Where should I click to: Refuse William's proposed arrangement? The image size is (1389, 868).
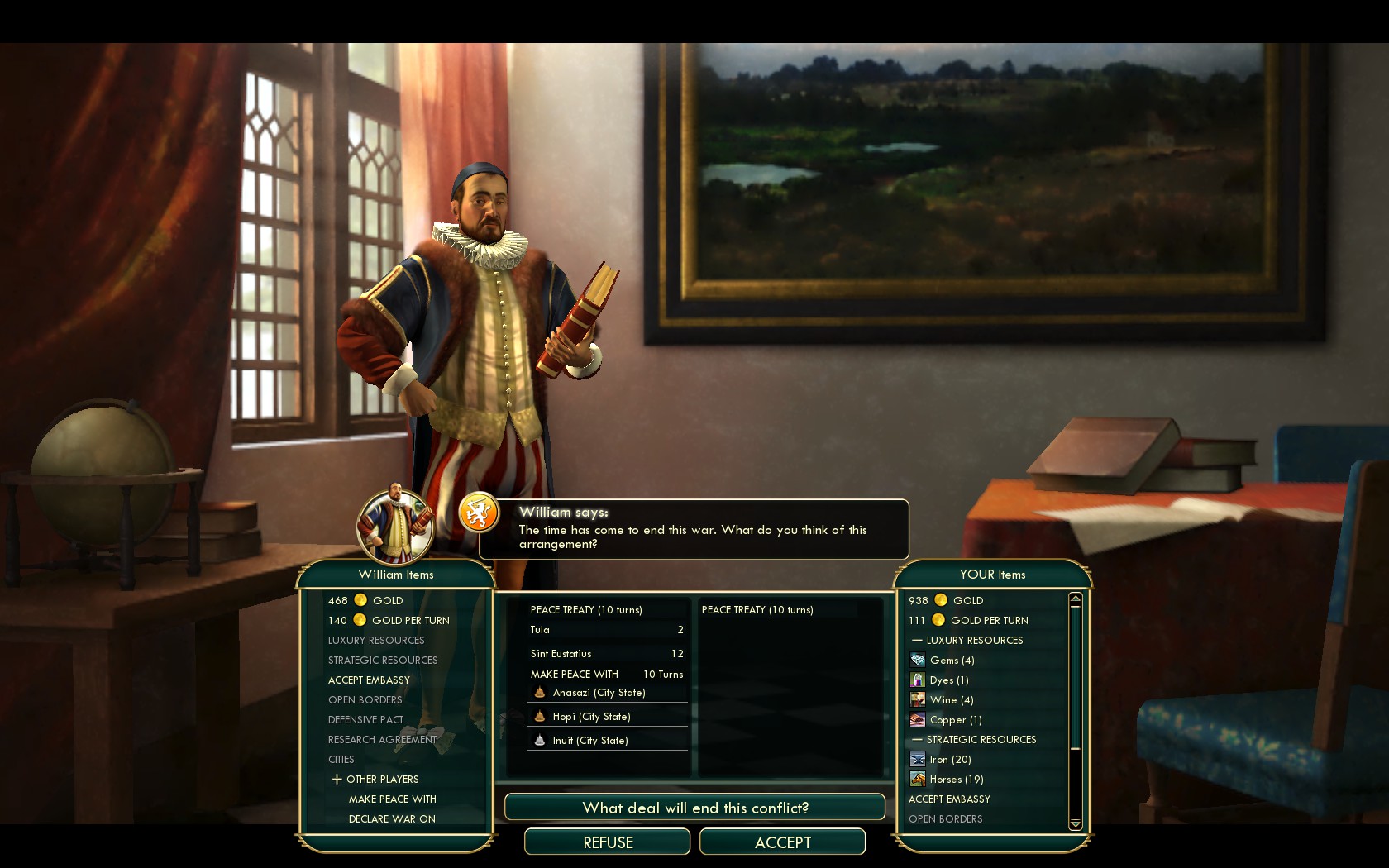(x=608, y=842)
